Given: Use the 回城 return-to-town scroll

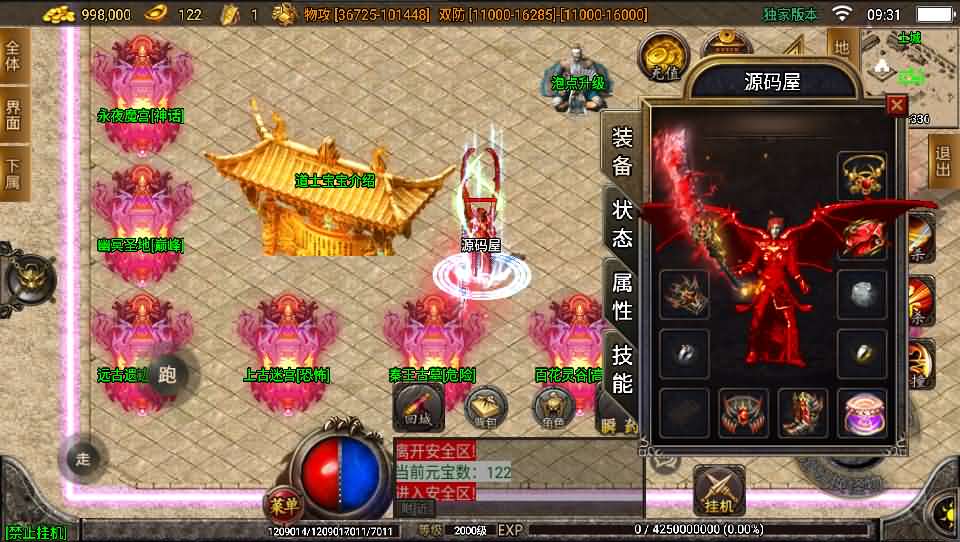Looking at the screenshot, I should [418, 405].
